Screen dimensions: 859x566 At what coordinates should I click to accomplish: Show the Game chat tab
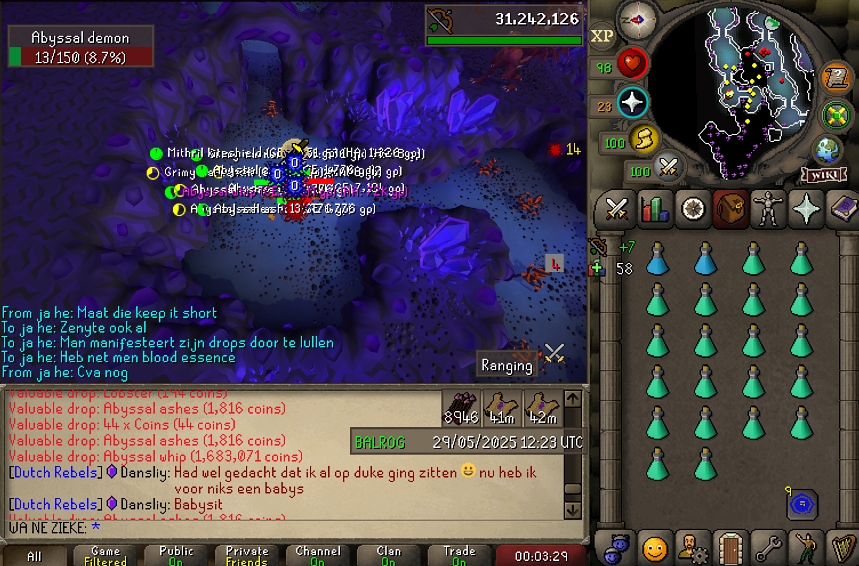[x=105, y=555]
